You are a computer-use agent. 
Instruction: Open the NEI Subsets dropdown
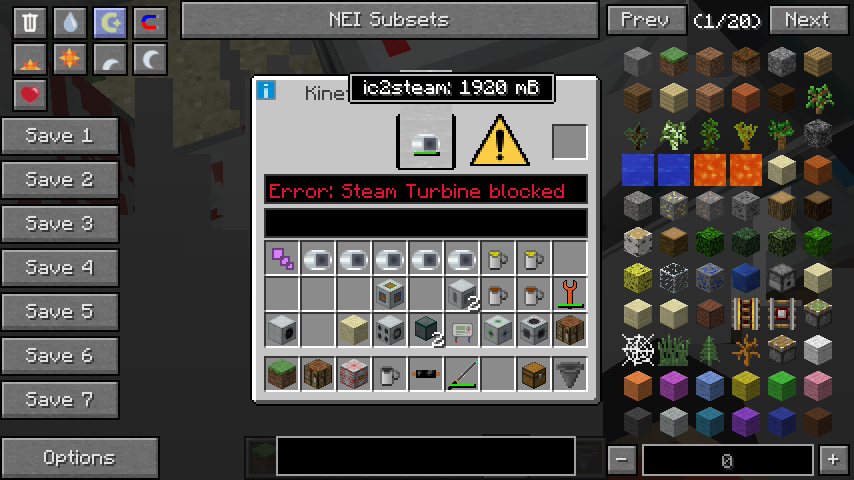click(389, 20)
